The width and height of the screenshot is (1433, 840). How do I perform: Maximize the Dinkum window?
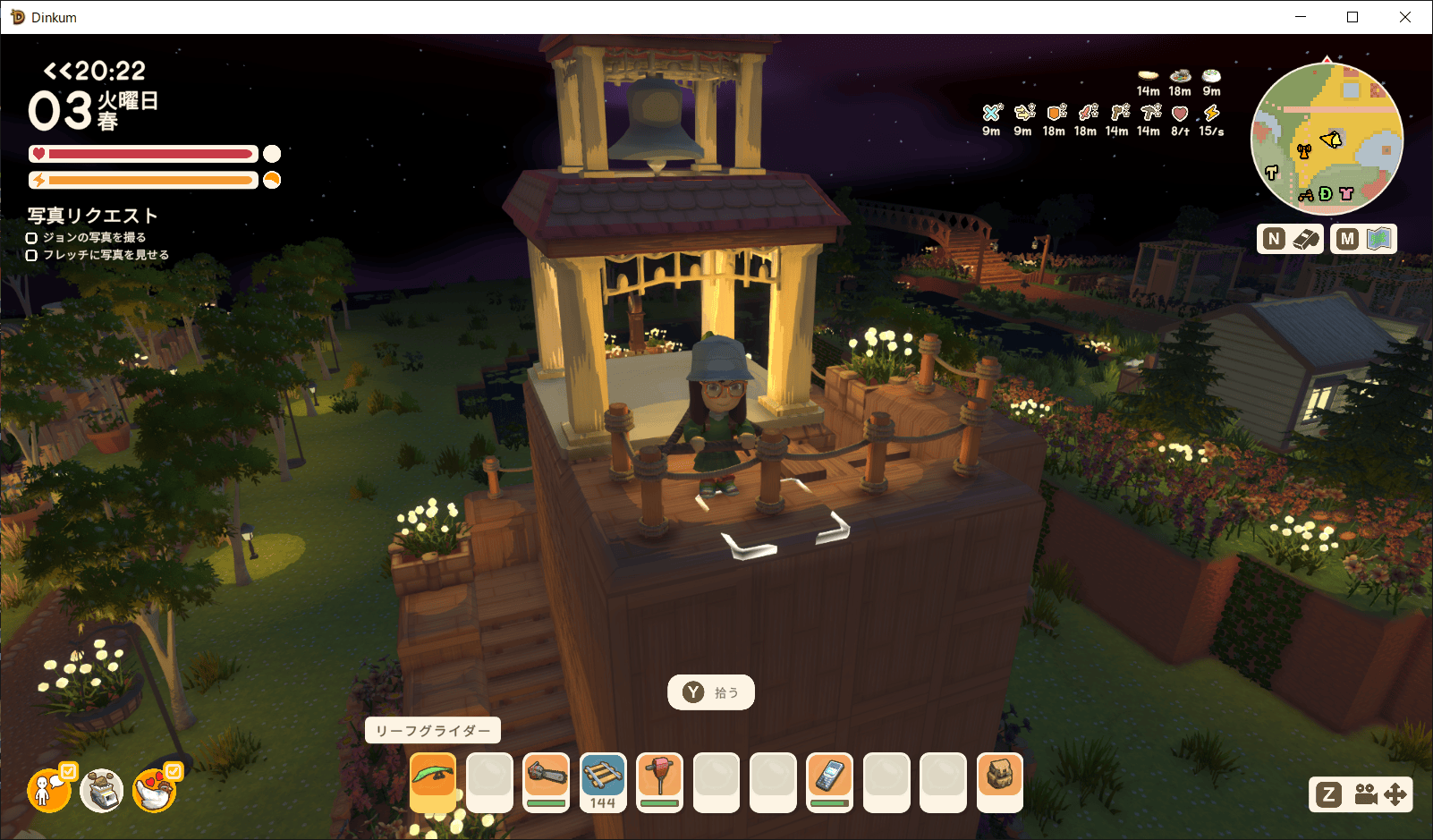(1352, 17)
